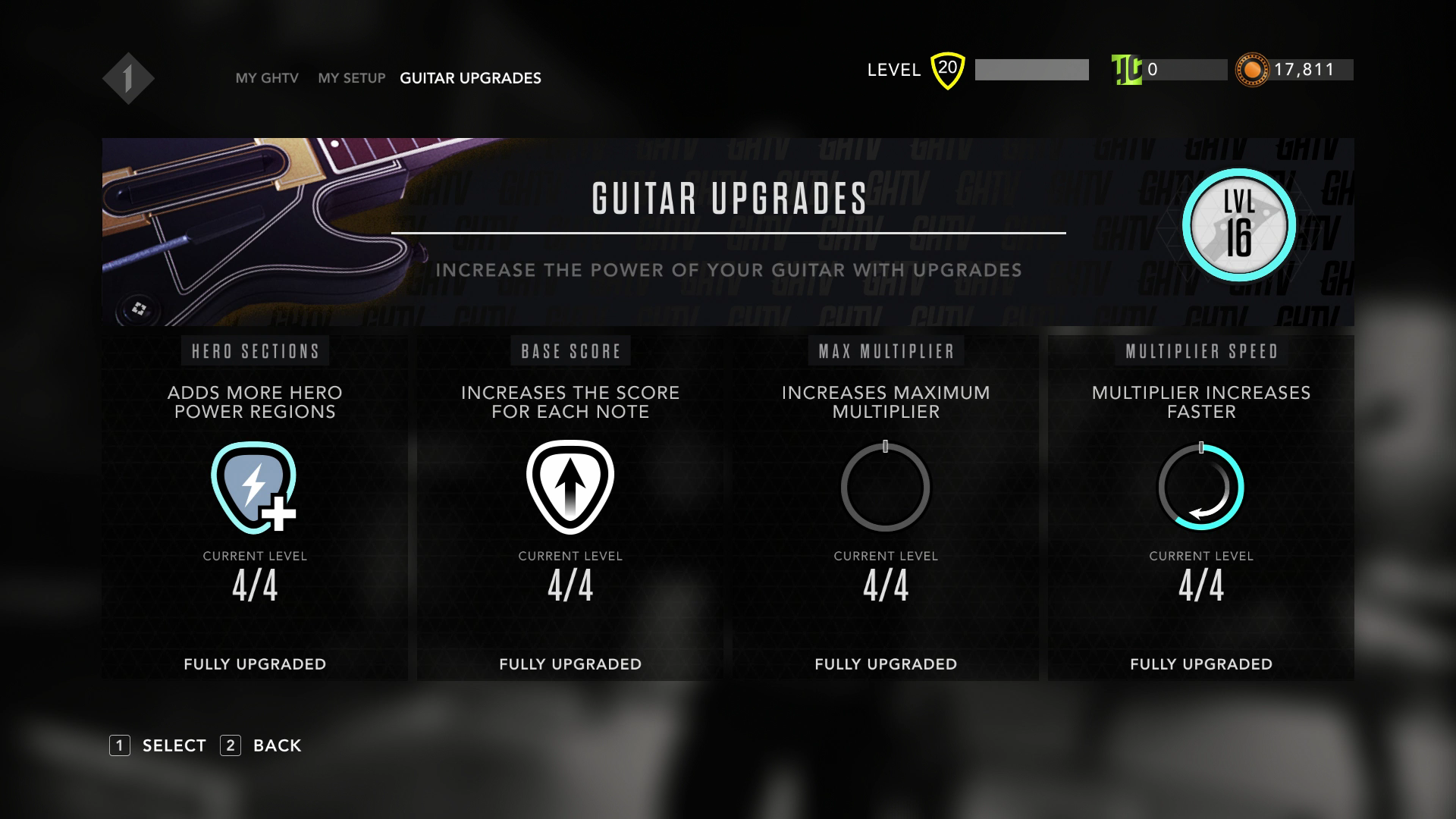This screenshot has height=819, width=1456.
Task: Select the Base Score upgrade card
Action: pos(570,508)
